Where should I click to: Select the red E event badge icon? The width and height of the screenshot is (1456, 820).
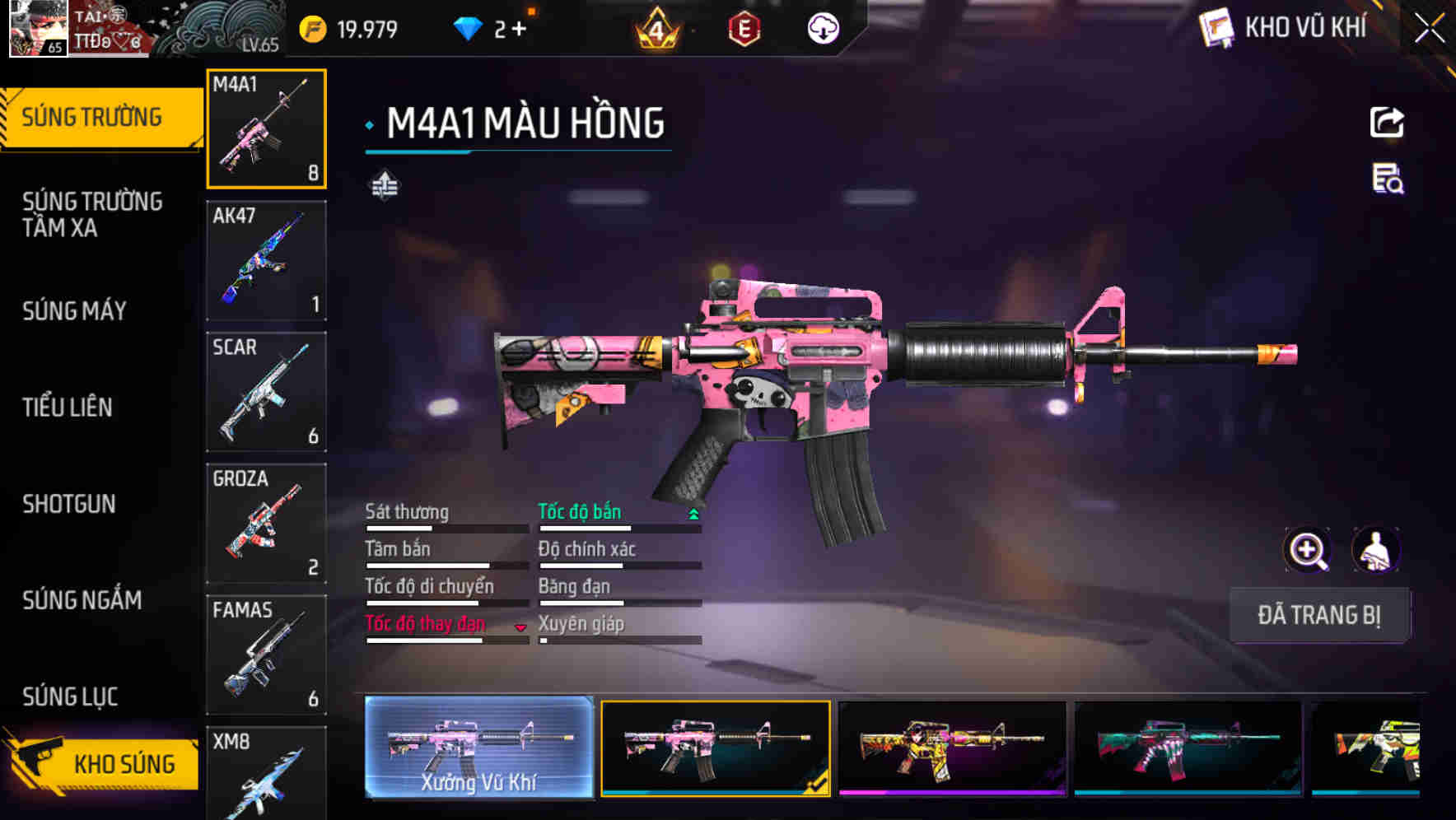[x=745, y=27]
